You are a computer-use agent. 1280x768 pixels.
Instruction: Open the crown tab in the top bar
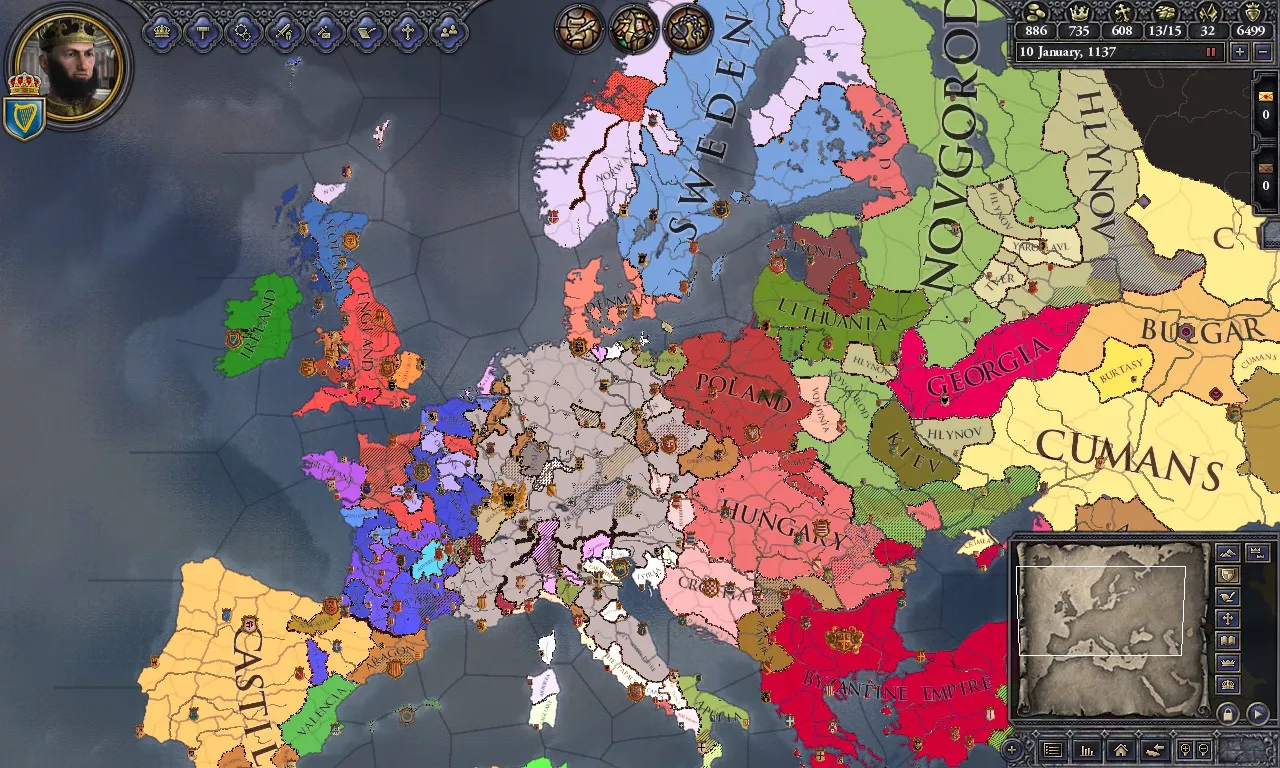pos(162,31)
